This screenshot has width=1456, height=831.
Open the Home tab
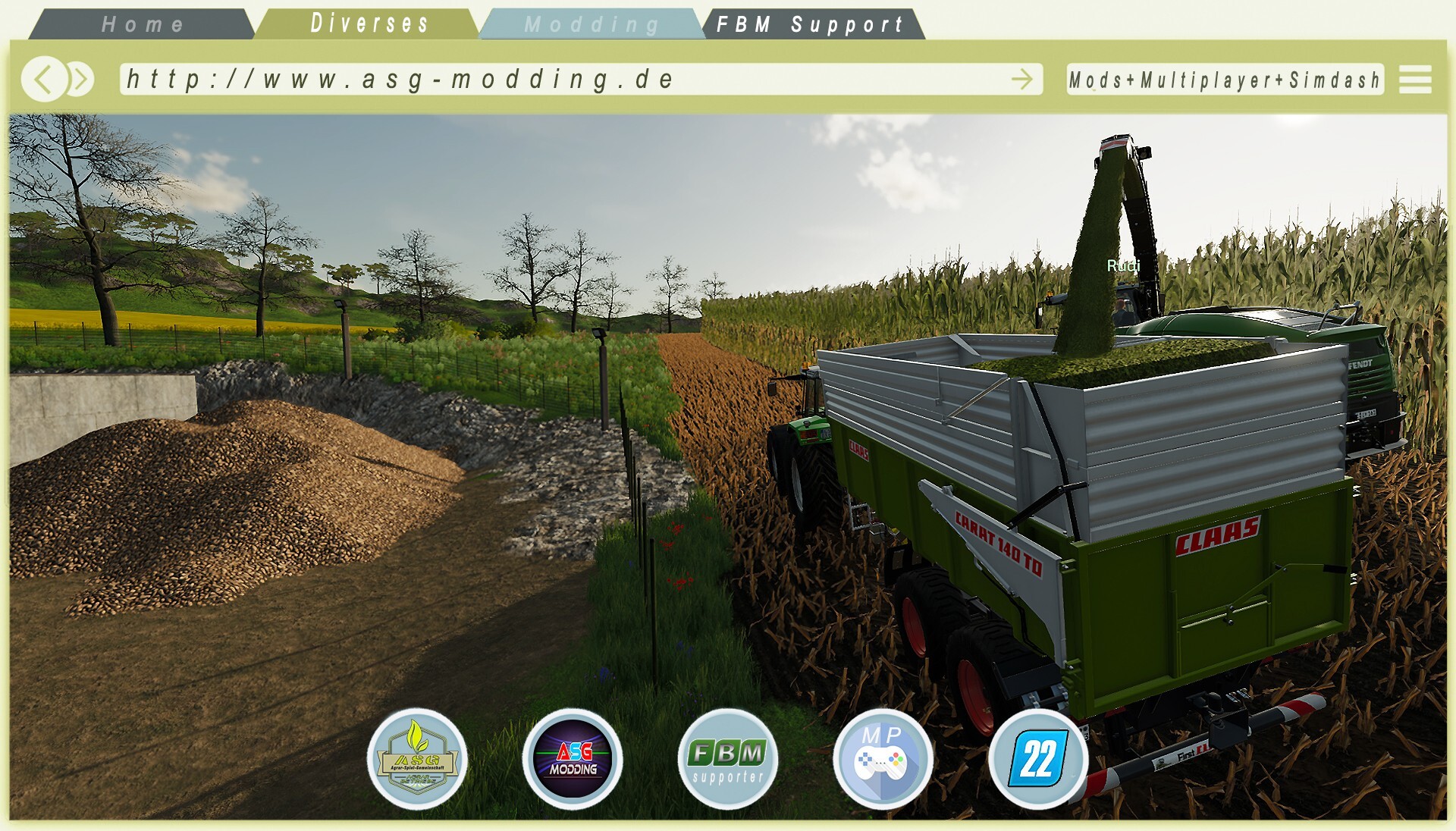143,24
